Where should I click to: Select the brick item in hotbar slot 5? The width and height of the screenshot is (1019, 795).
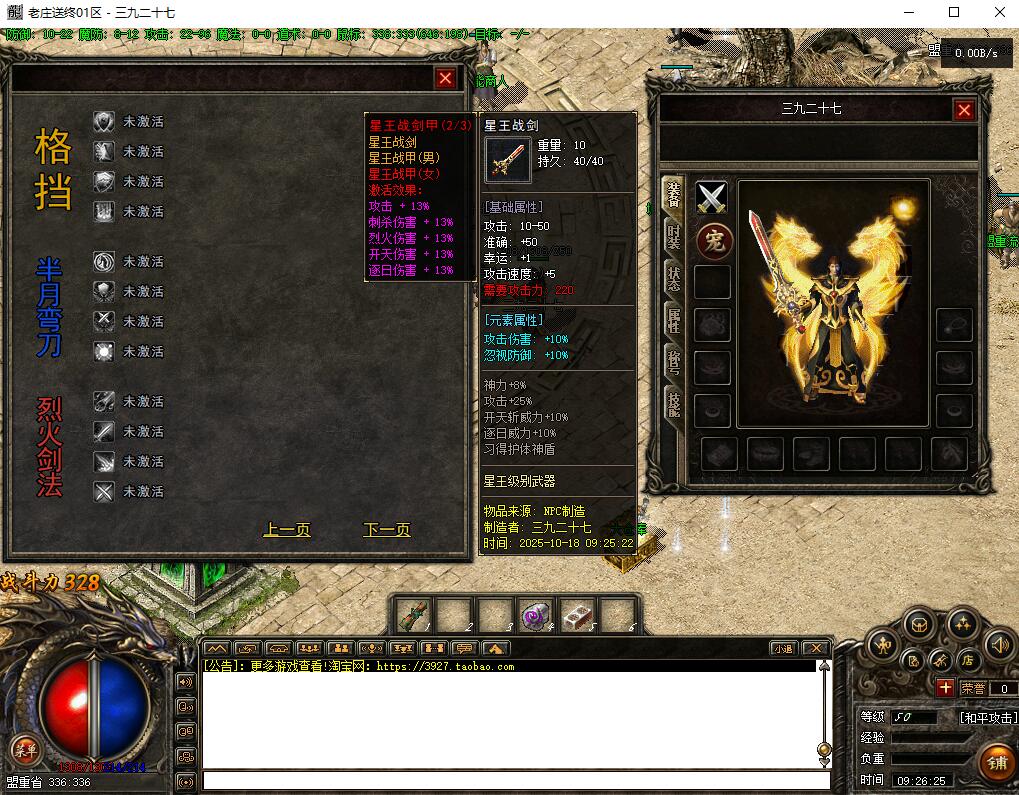pos(577,615)
